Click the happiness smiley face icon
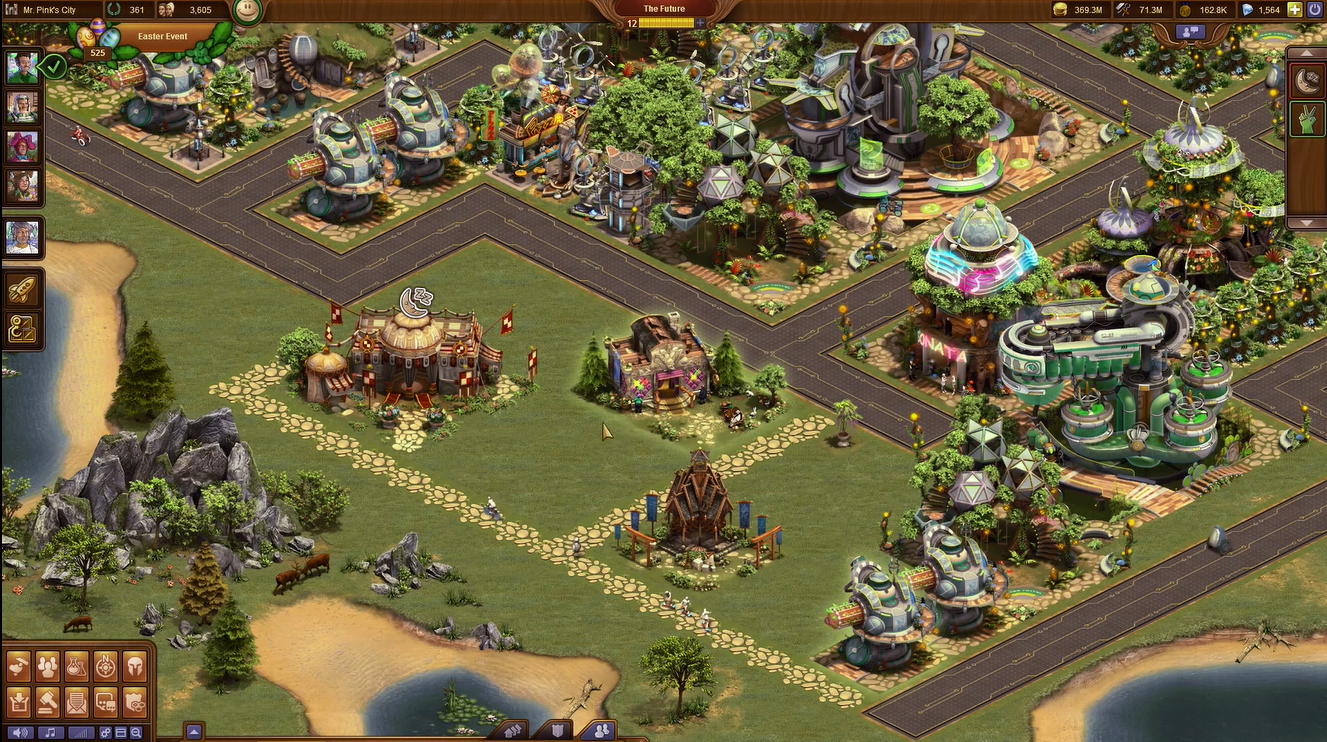 (247, 11)
